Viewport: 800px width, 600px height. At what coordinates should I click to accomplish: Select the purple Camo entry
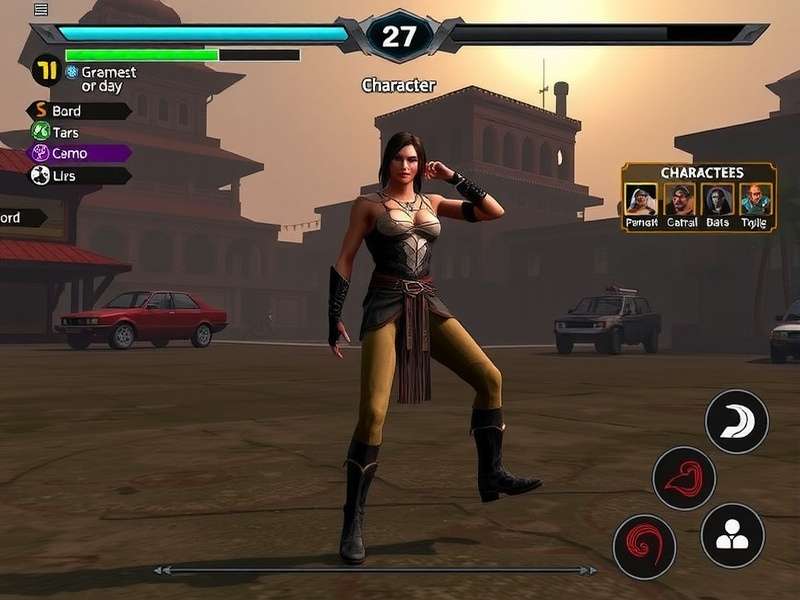coord(78,153)
